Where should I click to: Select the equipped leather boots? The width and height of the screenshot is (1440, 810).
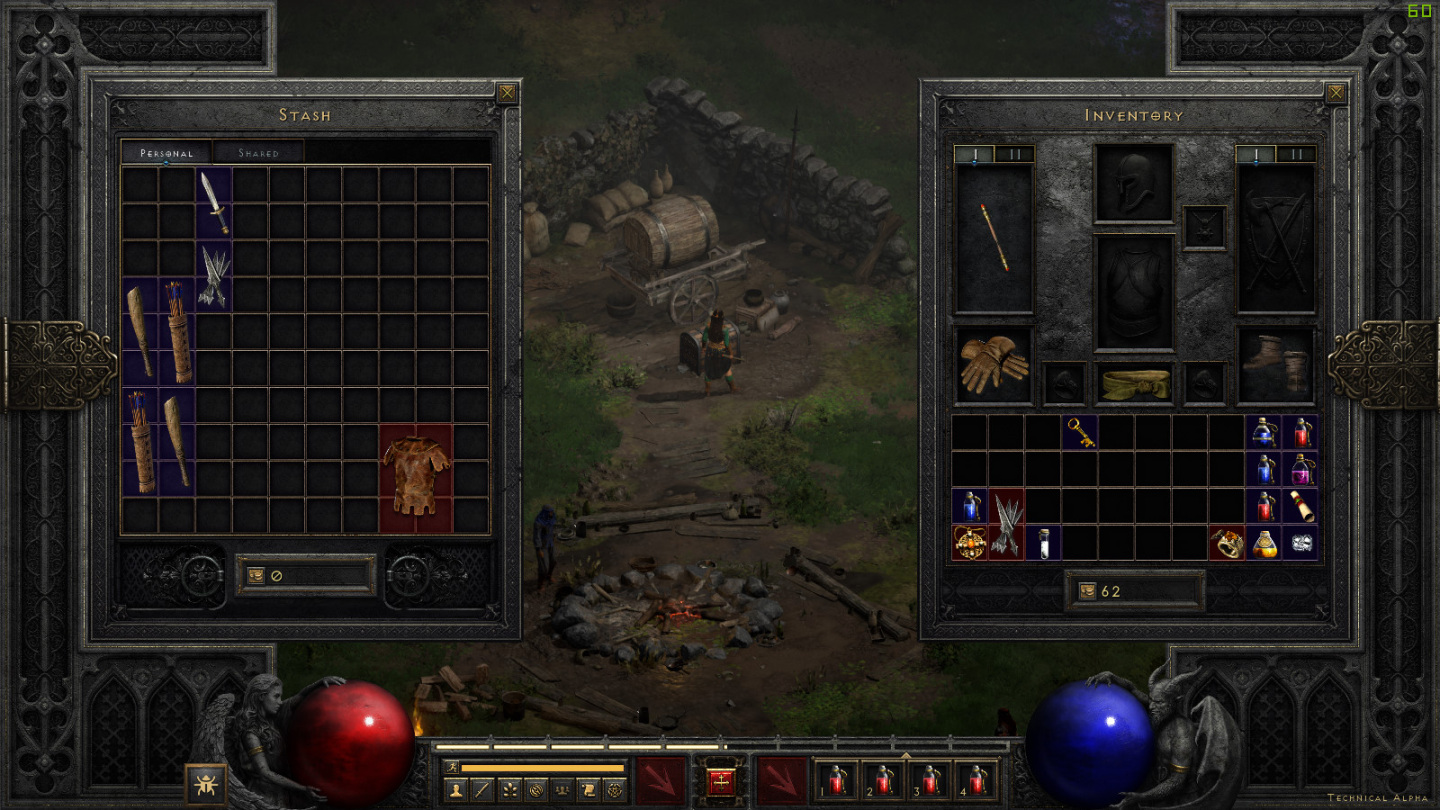1276,364
